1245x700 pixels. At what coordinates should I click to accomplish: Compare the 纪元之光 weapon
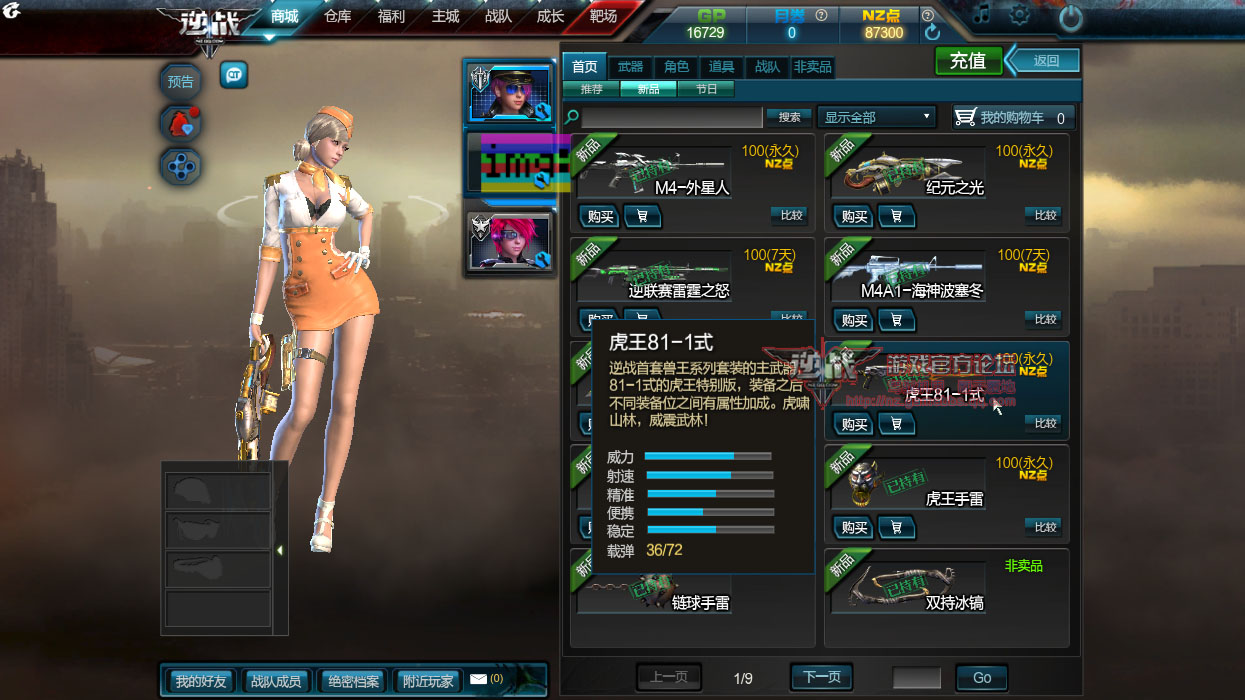pos(1045,215)
